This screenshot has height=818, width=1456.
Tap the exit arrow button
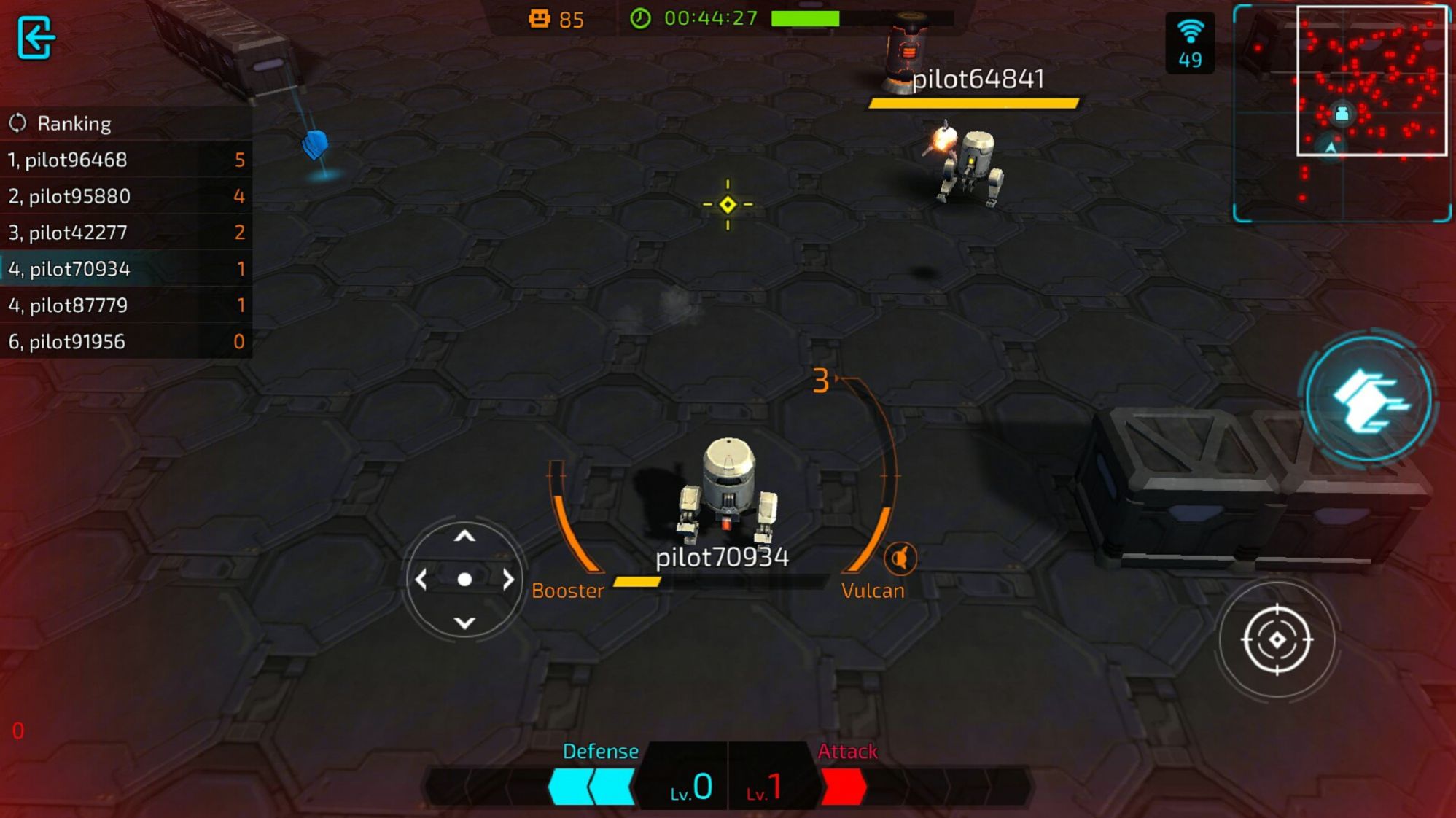pyautogui.click(x=35, y=37)
